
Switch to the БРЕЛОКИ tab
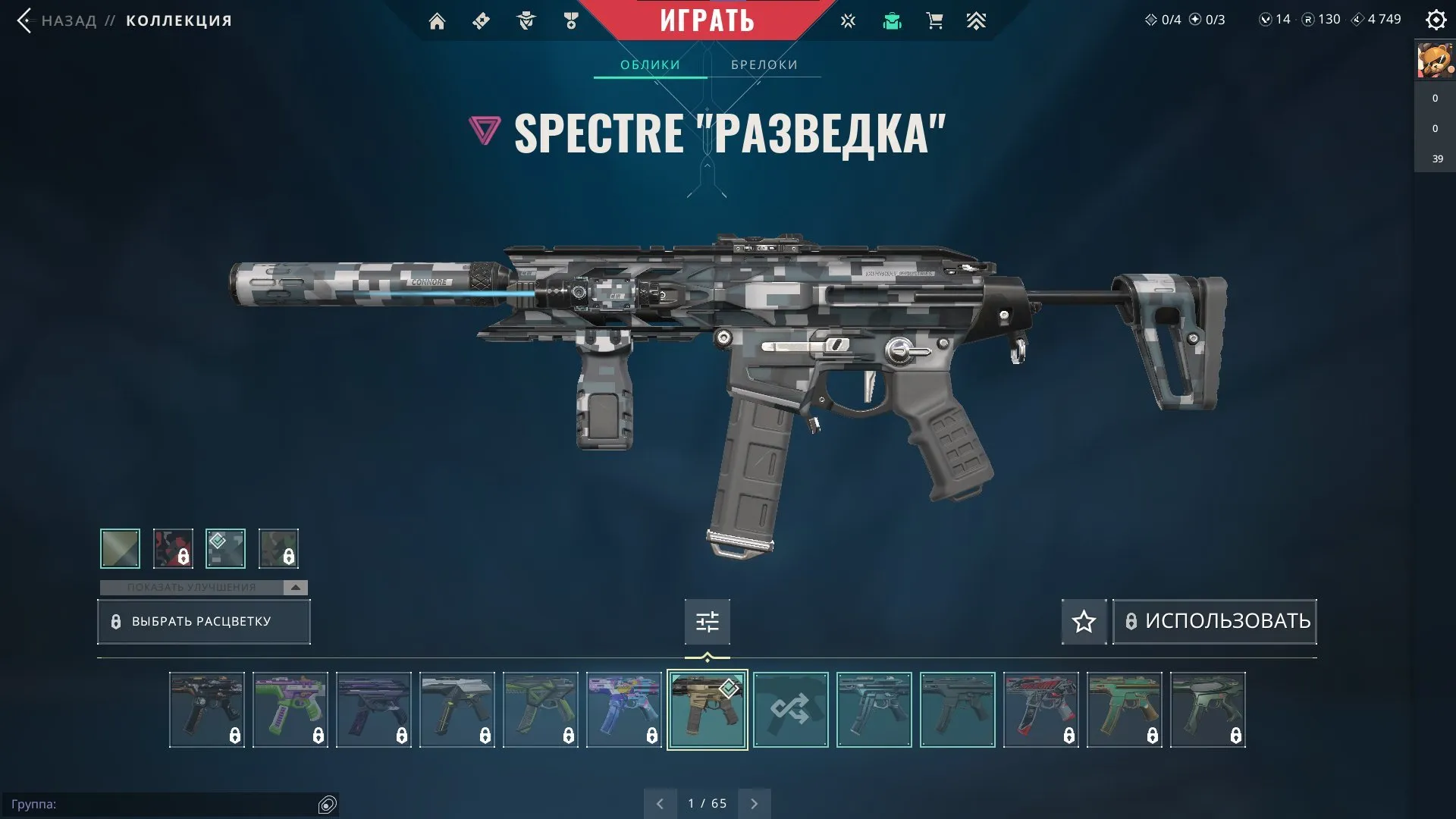[763, 64]
